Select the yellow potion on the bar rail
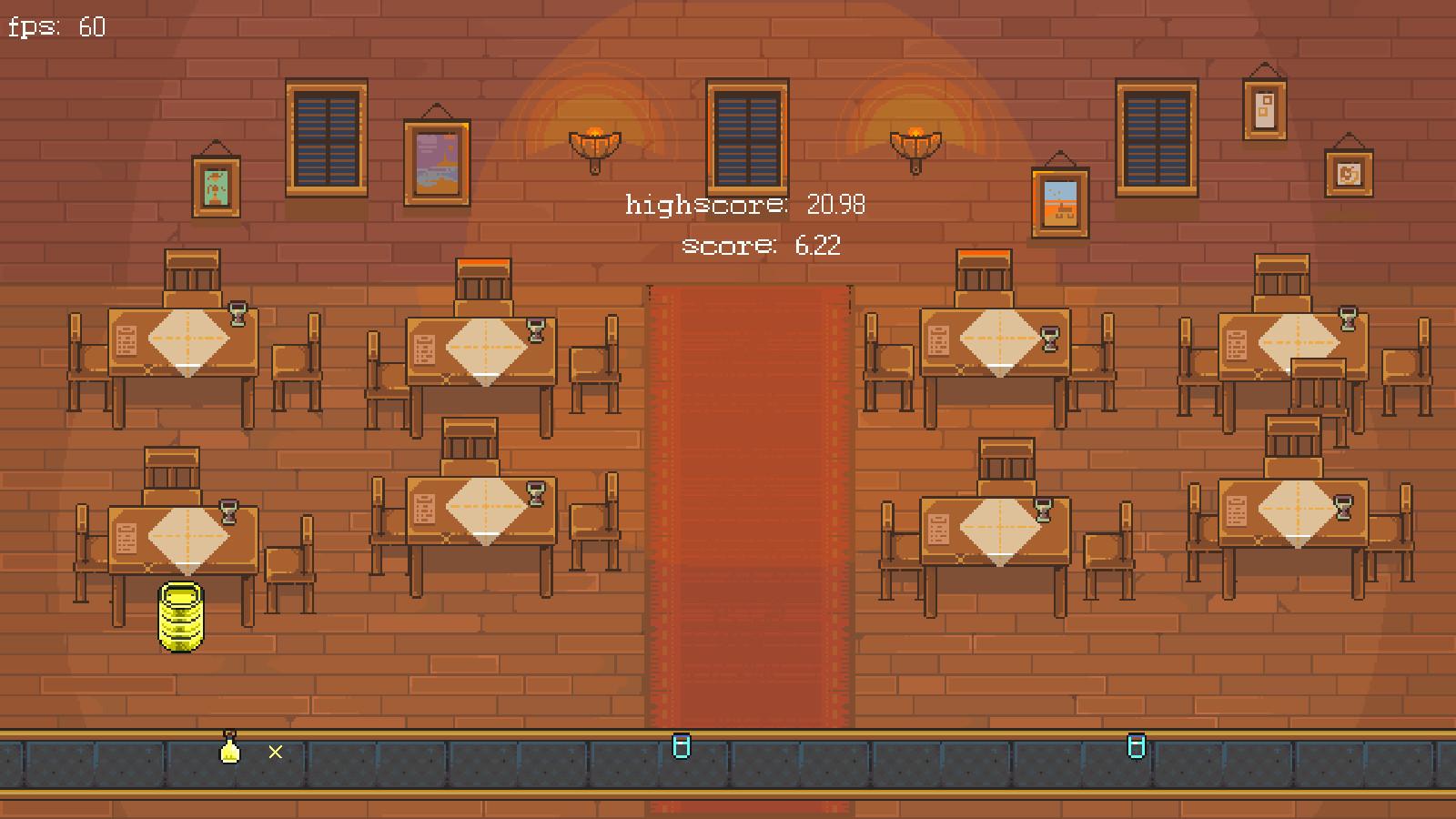Screen dimensions: 1456x819 (230, 750)
